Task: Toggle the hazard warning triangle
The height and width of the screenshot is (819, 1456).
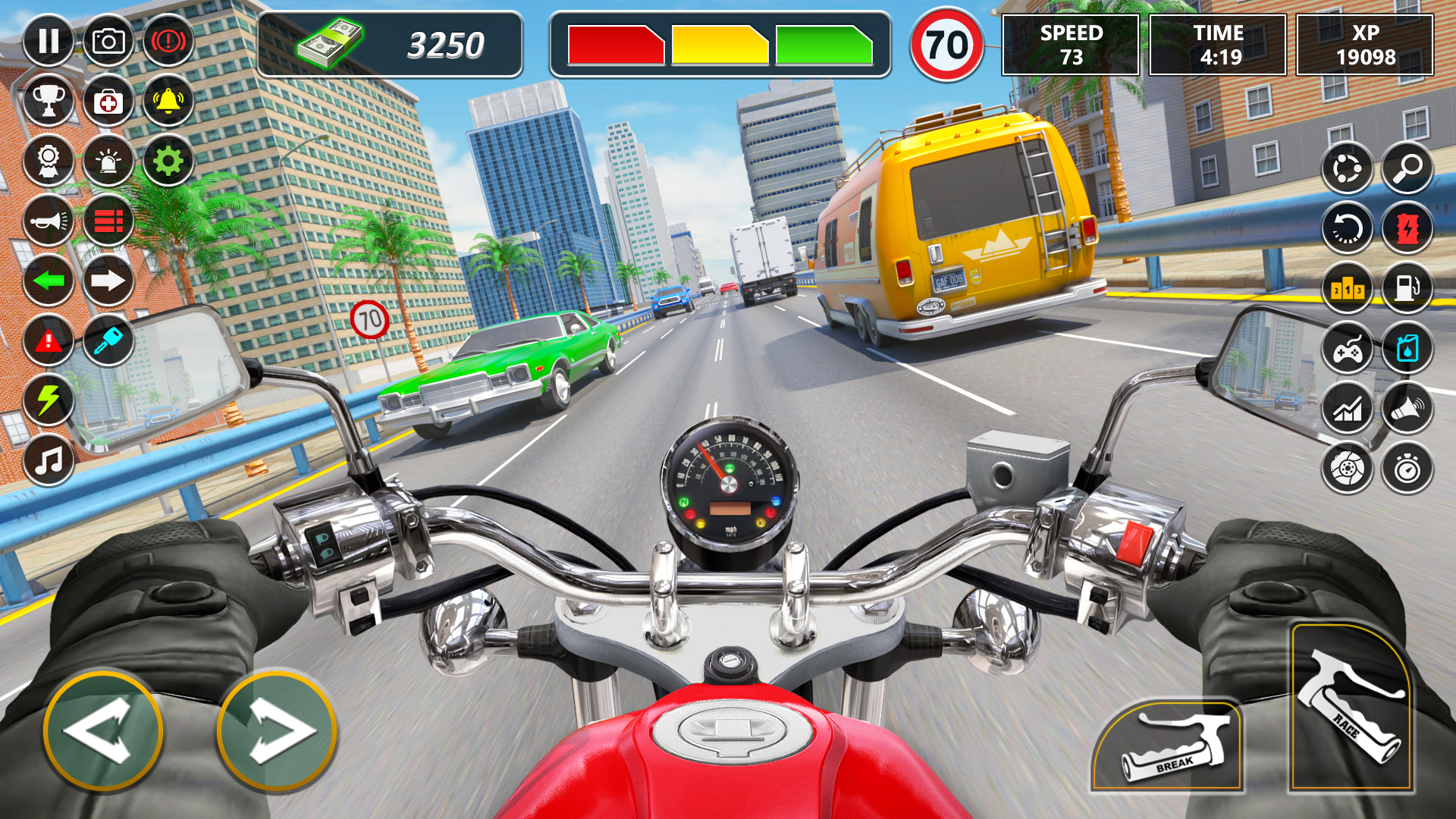Action: [49, 340]
